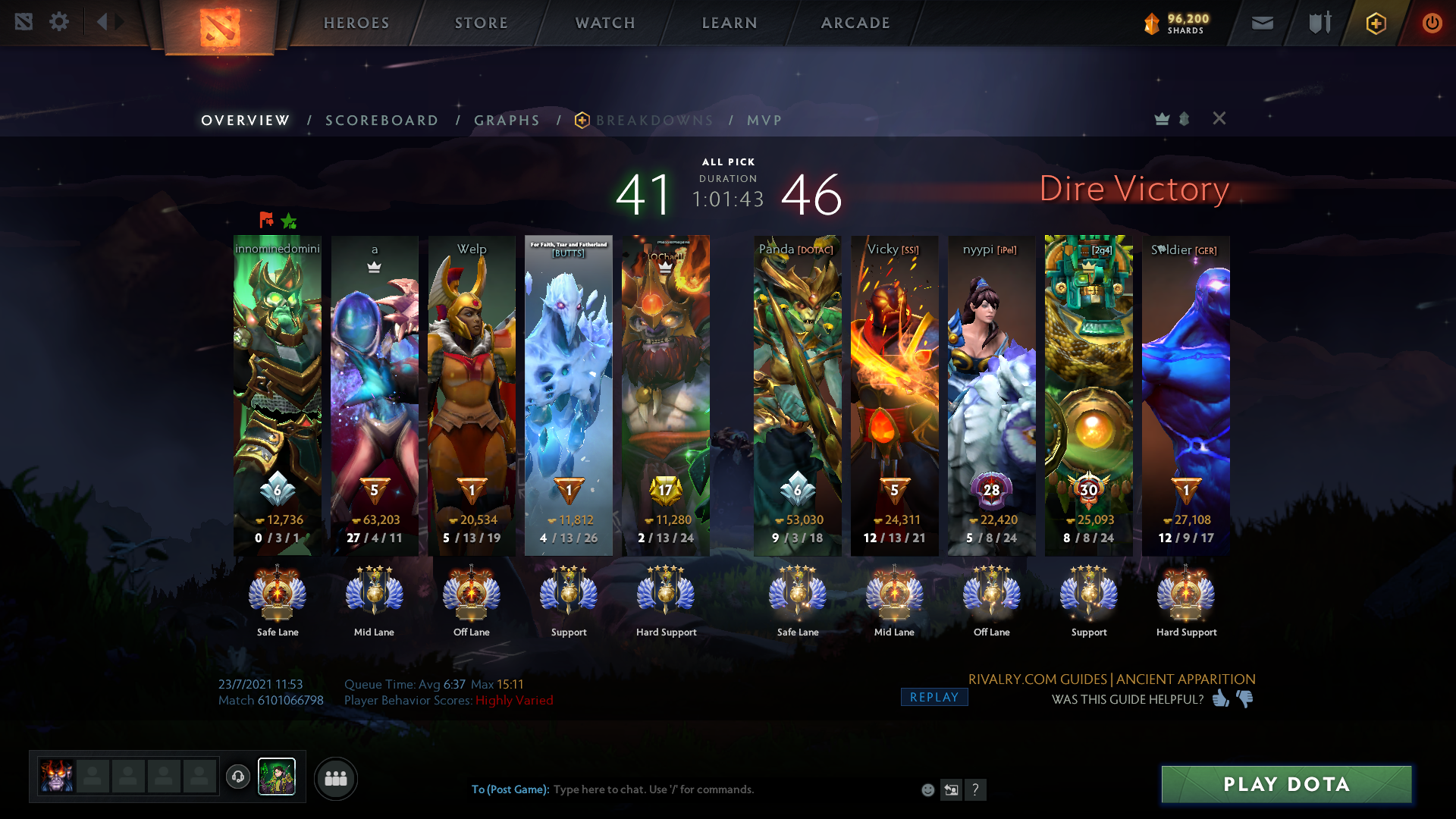Rate the guide with thumbs down
The width and height of the screenshot is (1456, 819).
[x=1245, y=698]
